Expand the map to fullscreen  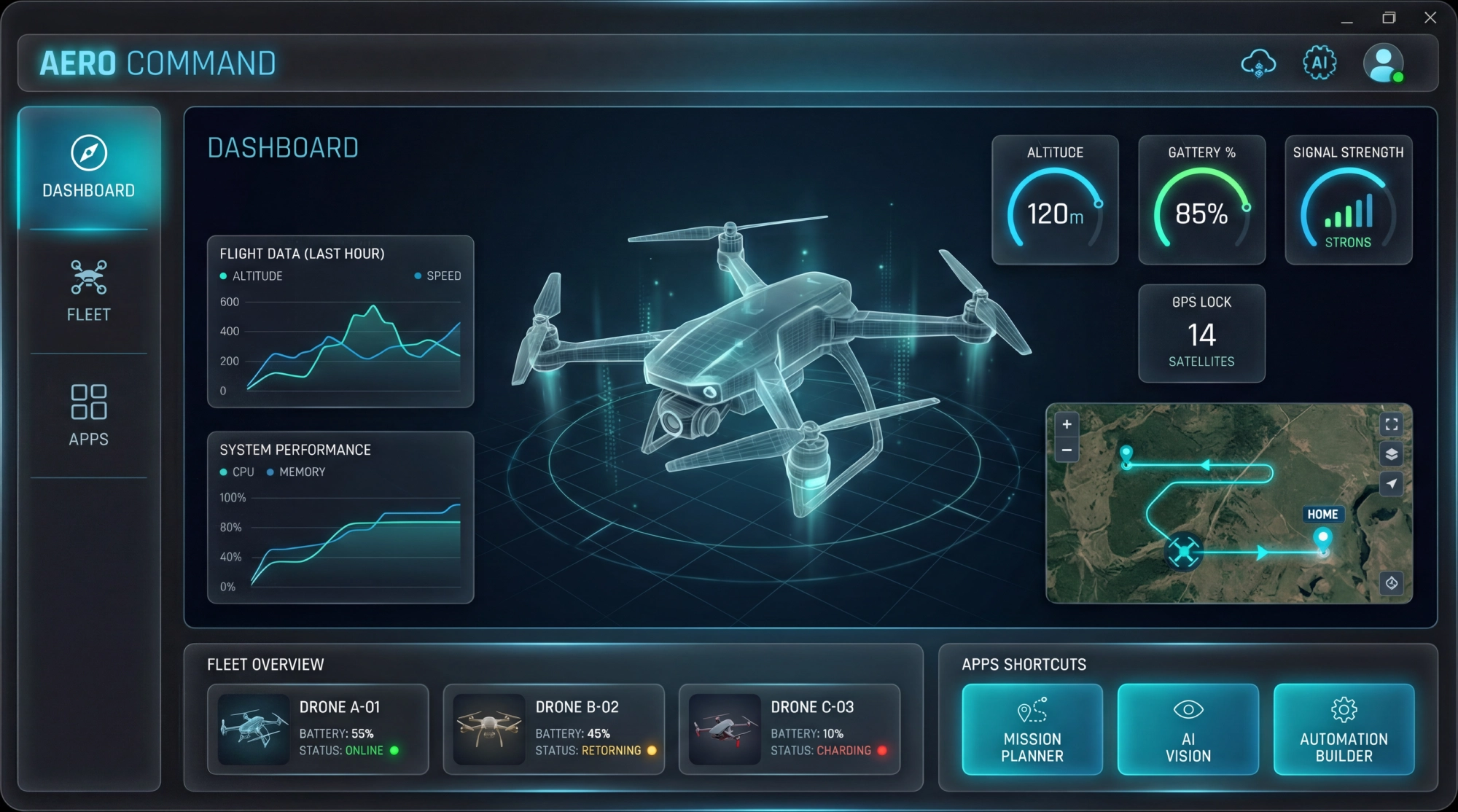pyautogui.click(x=1391, y=424)
